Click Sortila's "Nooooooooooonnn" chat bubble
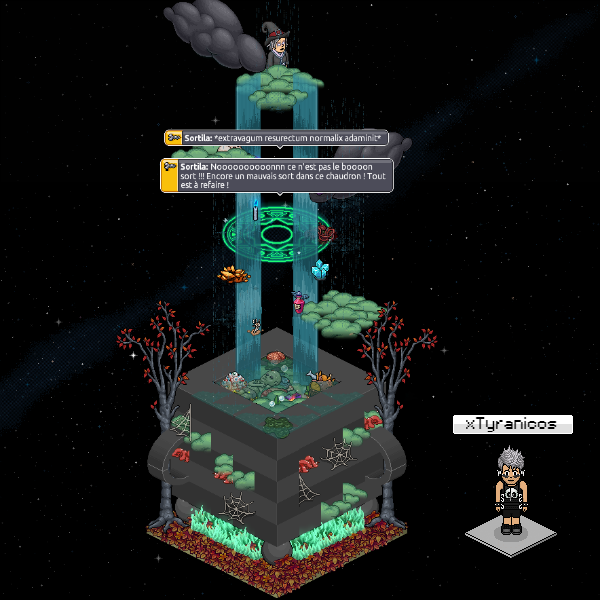The height and width of the screenshot is (600, 600). (277, 175)
